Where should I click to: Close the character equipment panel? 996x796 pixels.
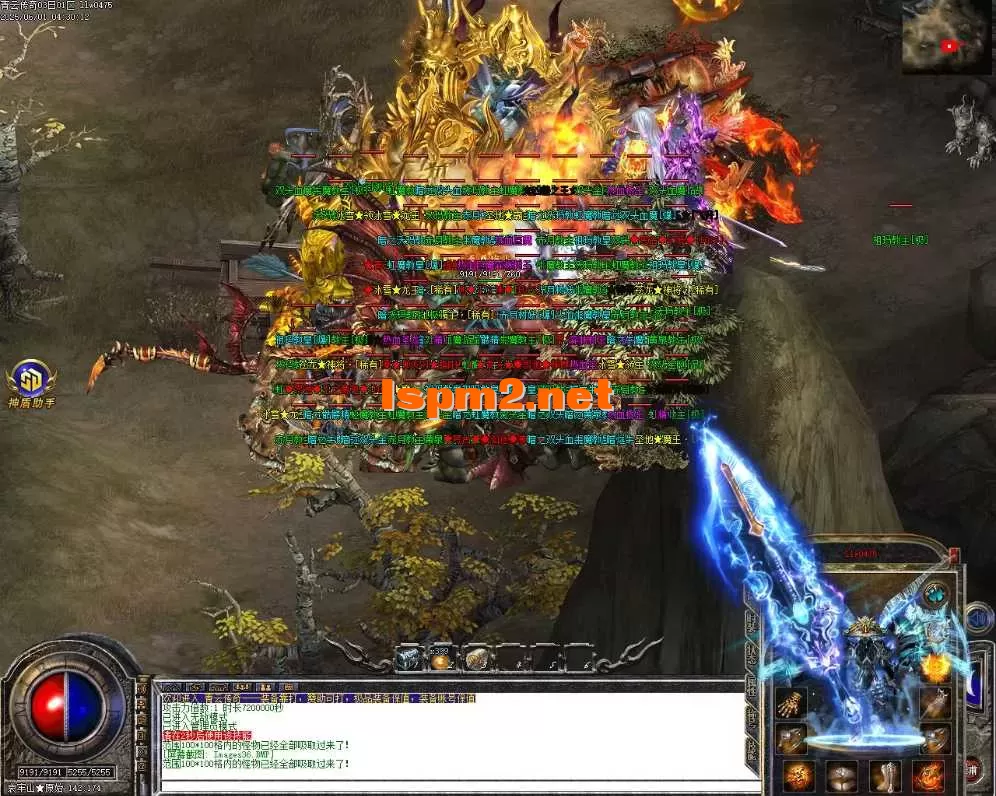[x=954, y=553]
